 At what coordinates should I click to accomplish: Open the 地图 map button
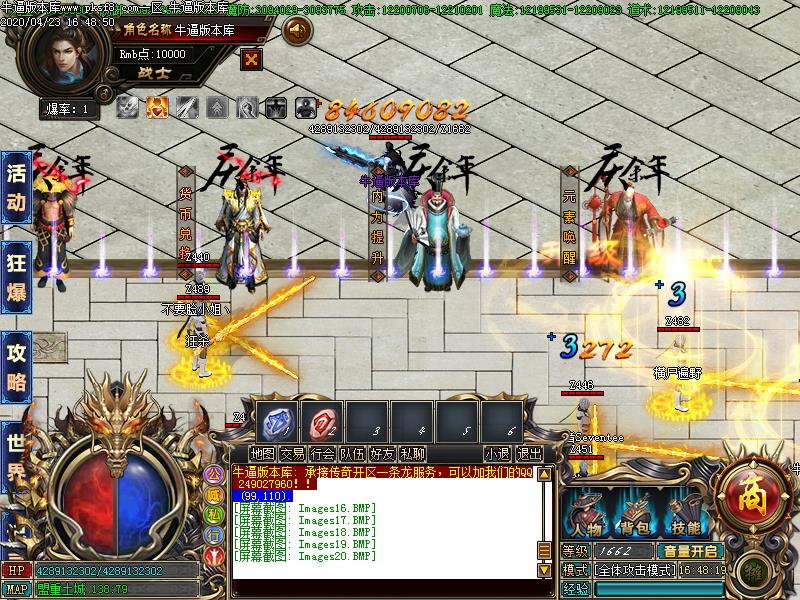click(x=262, y=454)
